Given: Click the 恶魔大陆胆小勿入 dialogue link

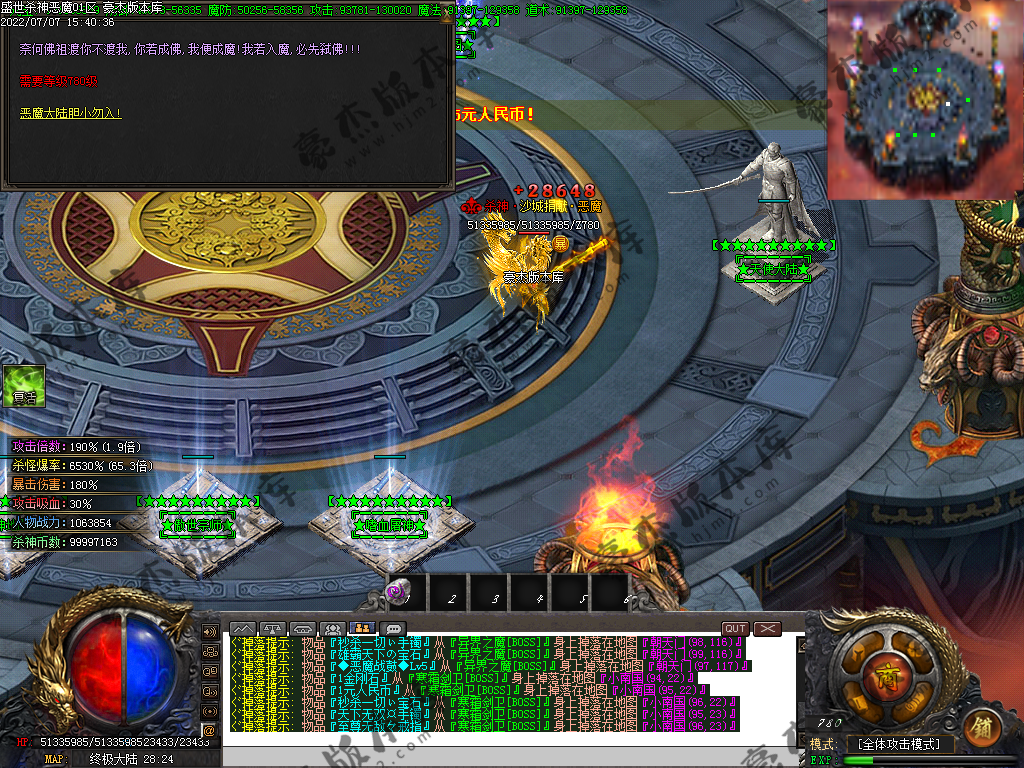Looking at the screenshot, I should pyautogui.click(x=70, y=114).
